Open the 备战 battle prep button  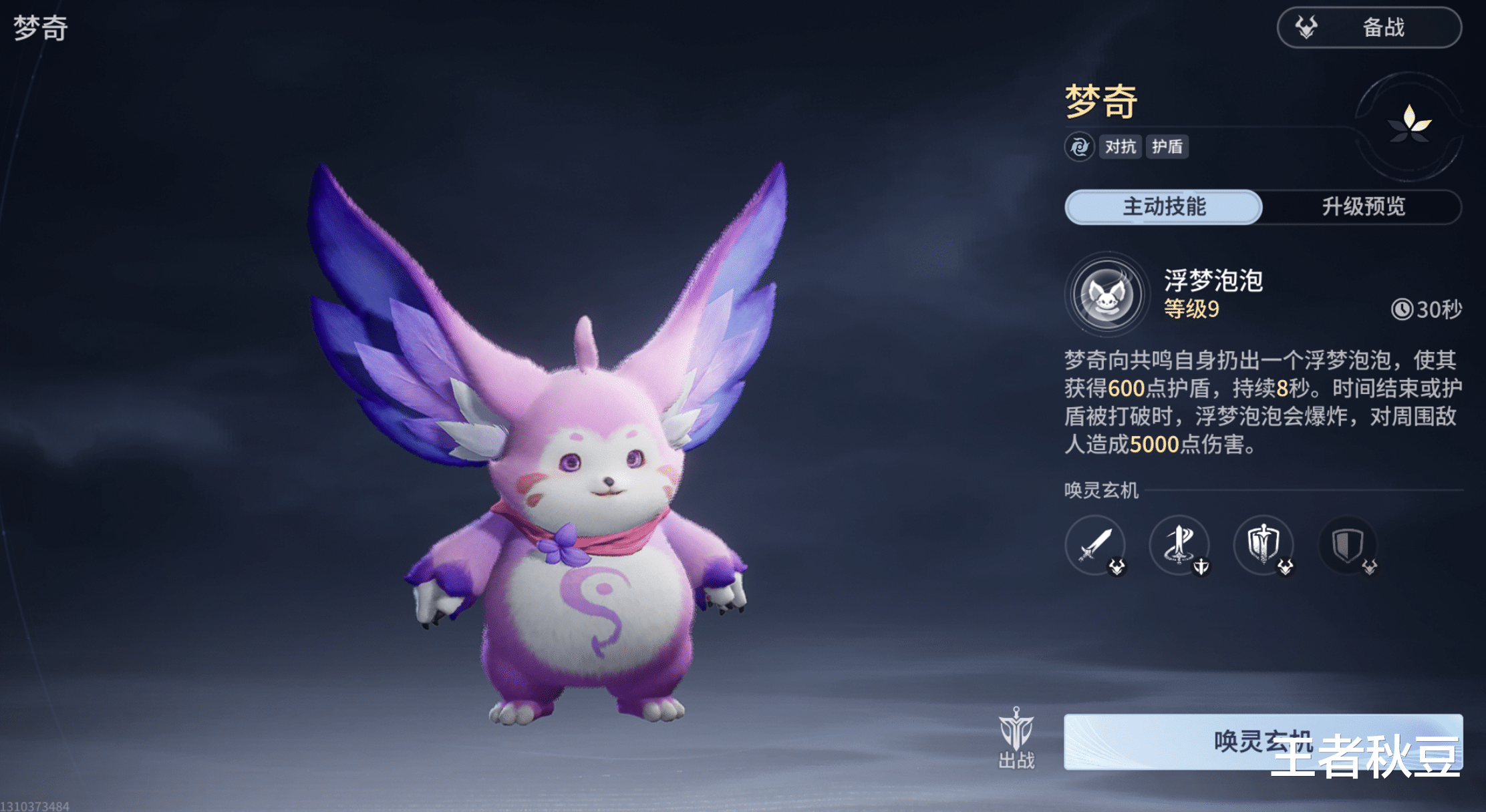tap(1368, 28)
